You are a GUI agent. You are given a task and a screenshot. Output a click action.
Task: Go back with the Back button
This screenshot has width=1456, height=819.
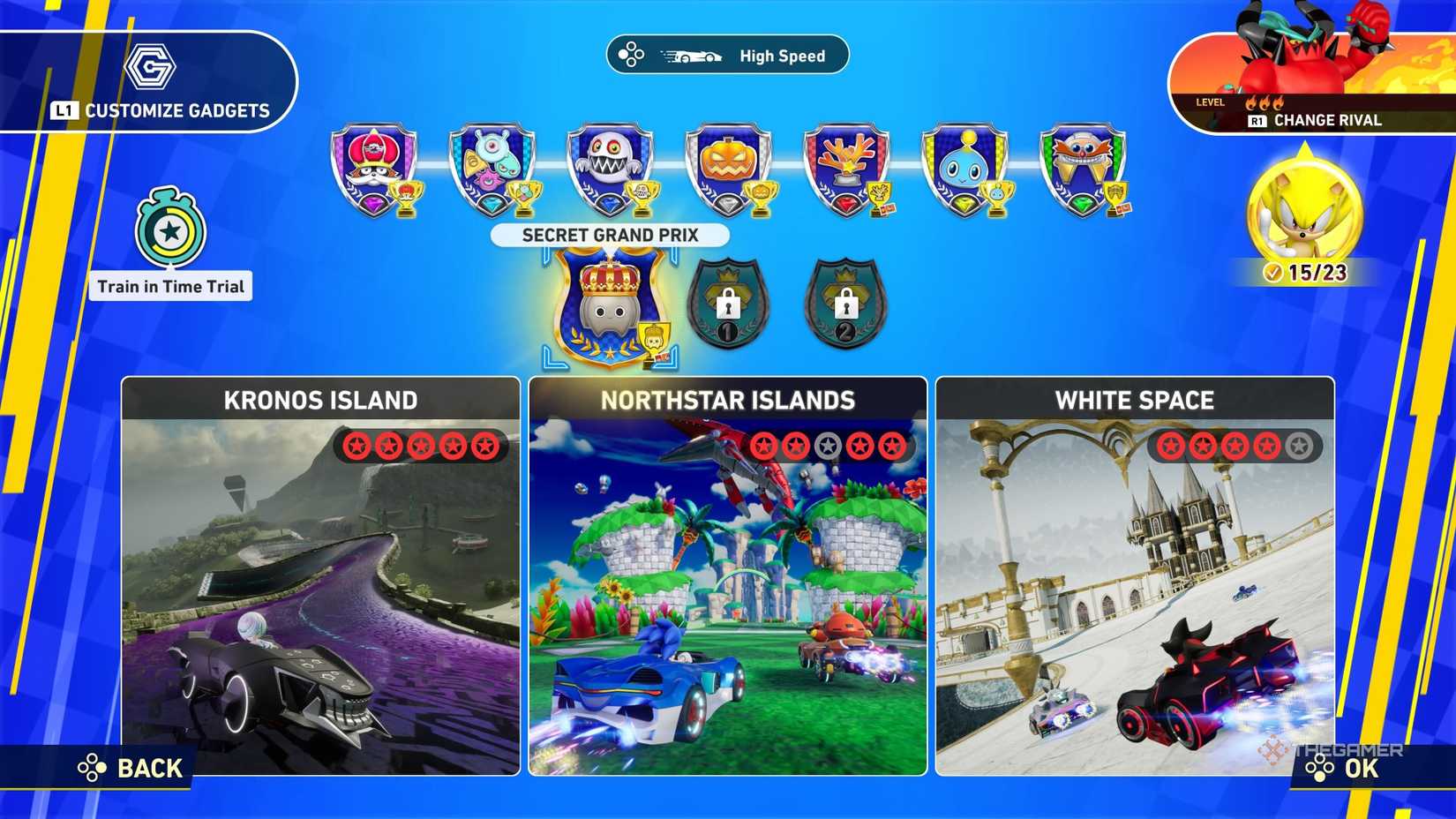point(132,769)
